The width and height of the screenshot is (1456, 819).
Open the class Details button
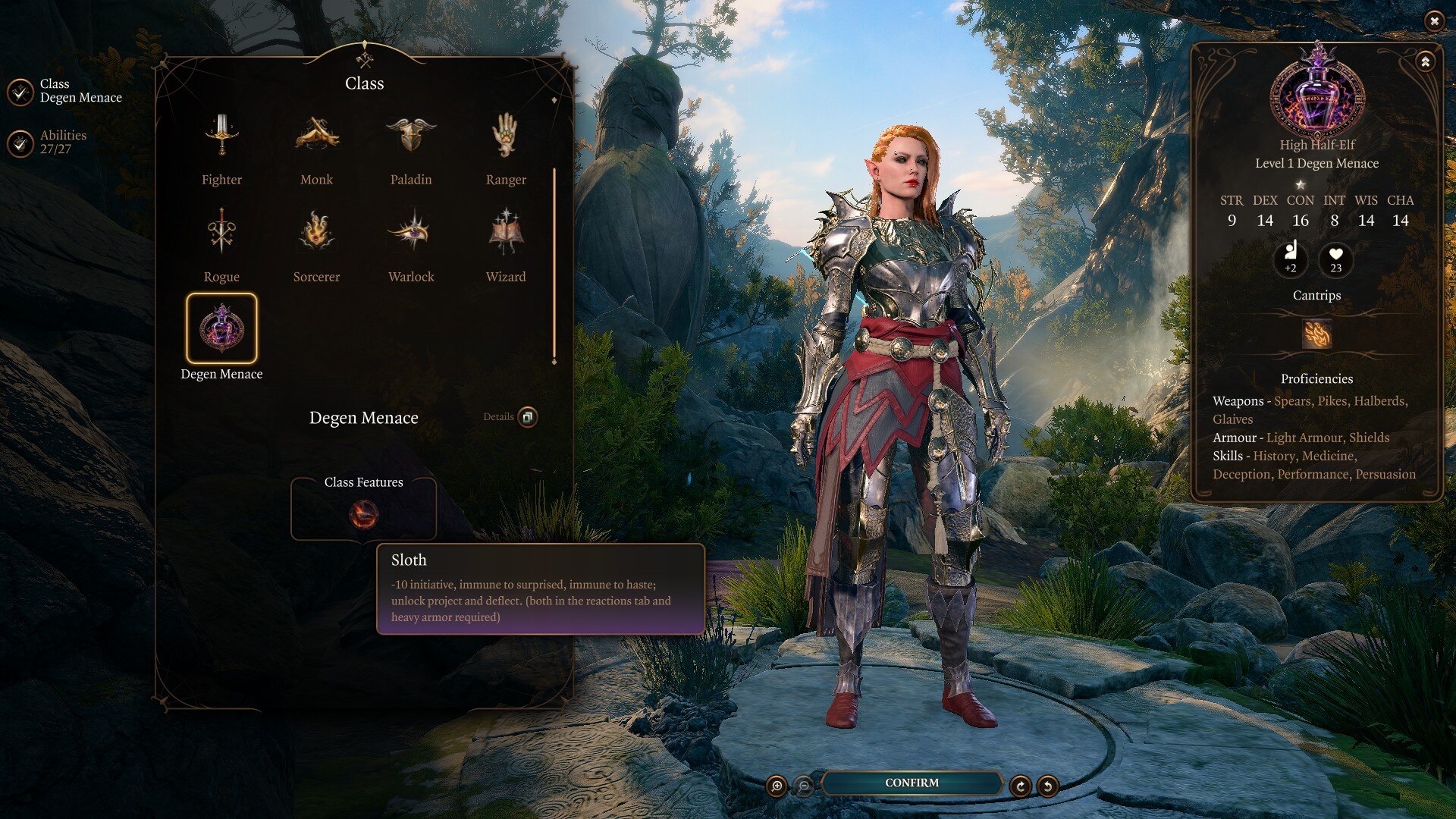(528, 416)
